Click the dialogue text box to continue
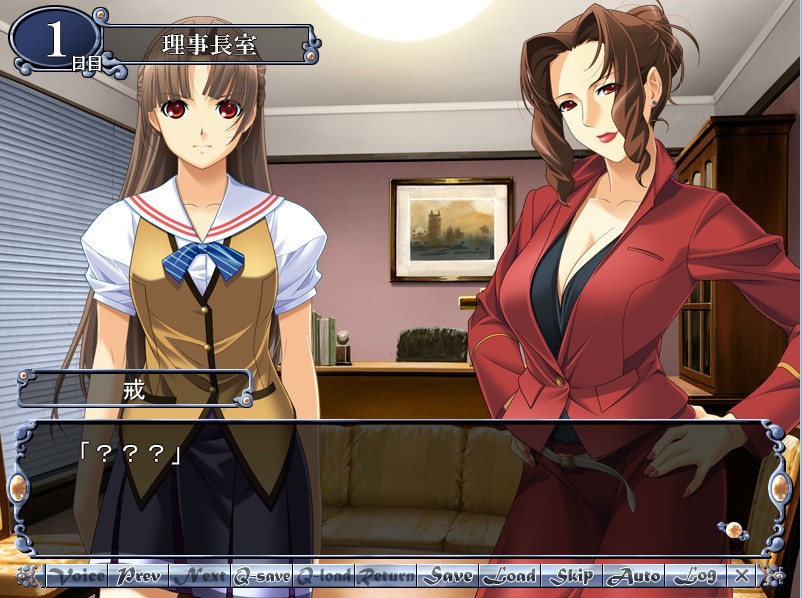The image size is (802, 598). [x=400, y=490]
